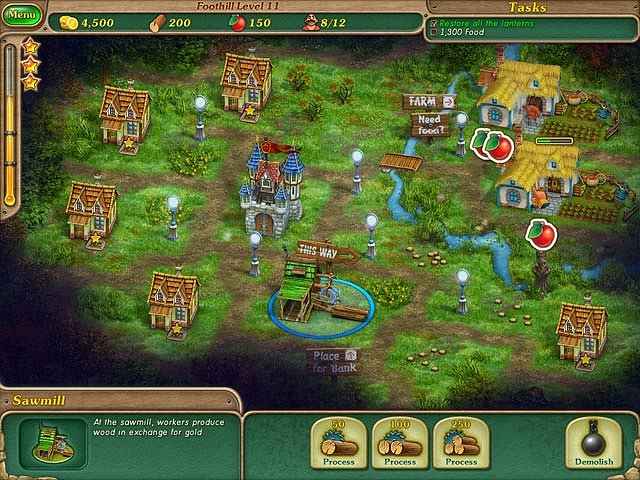Choose the 100 wood Process option
This screenshot has width=640, height=480.
point(400,443)
